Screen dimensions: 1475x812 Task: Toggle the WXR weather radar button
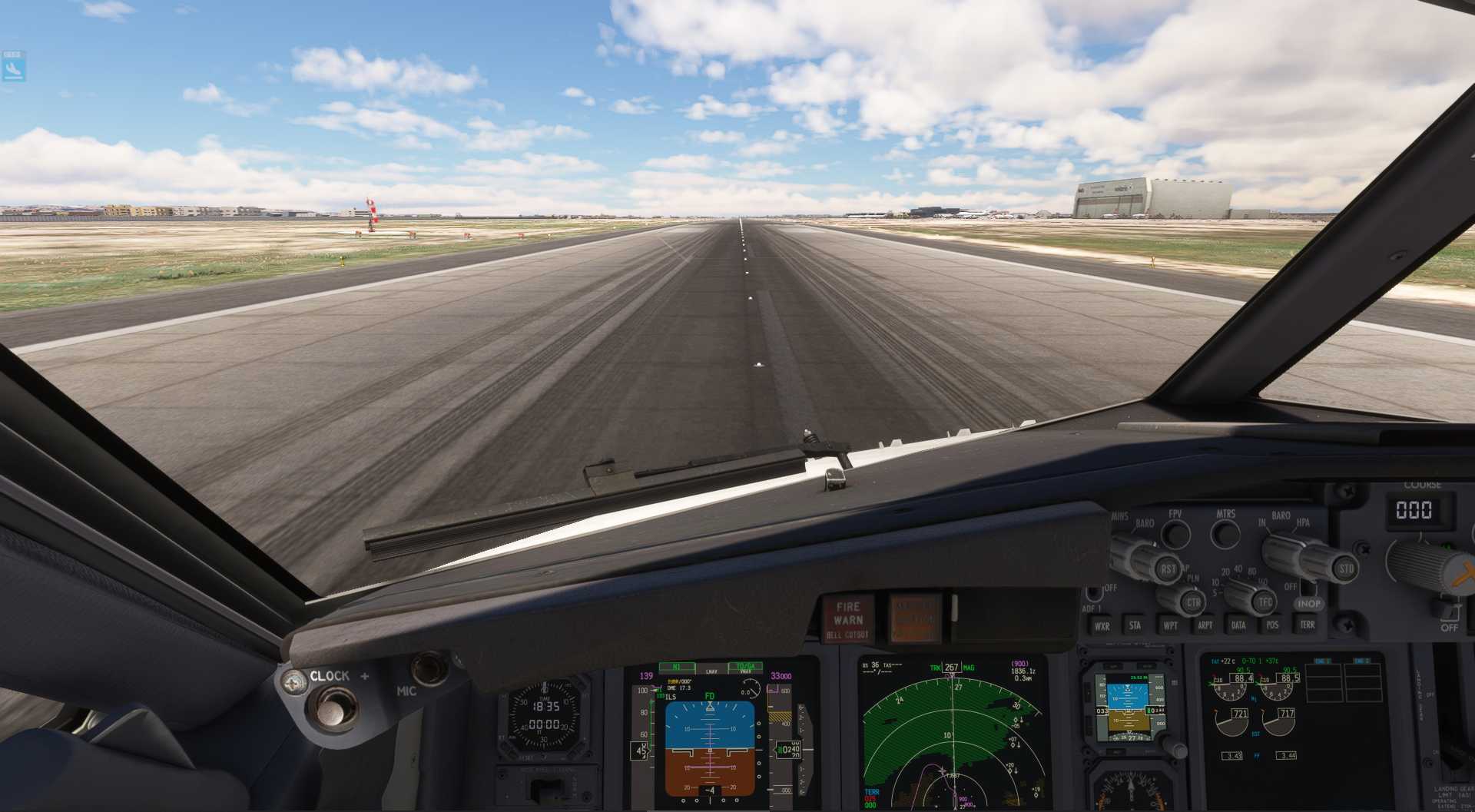click(x=1102, y=626)
